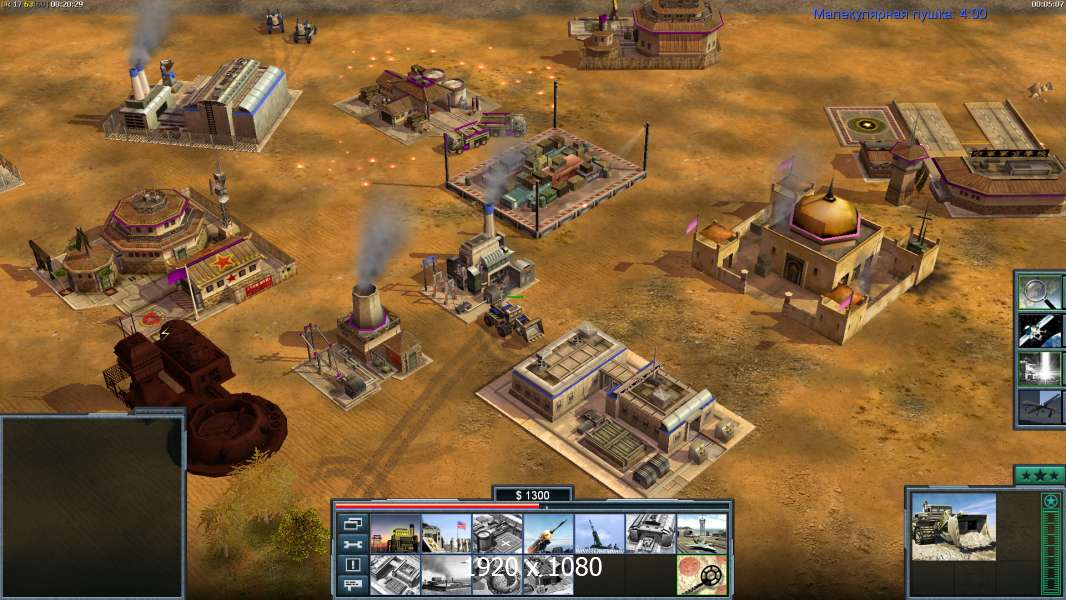Select the airfield control tower build icon
Image resolution: width=1066 pixels, height=600 pixels.
tap(701, 534)
